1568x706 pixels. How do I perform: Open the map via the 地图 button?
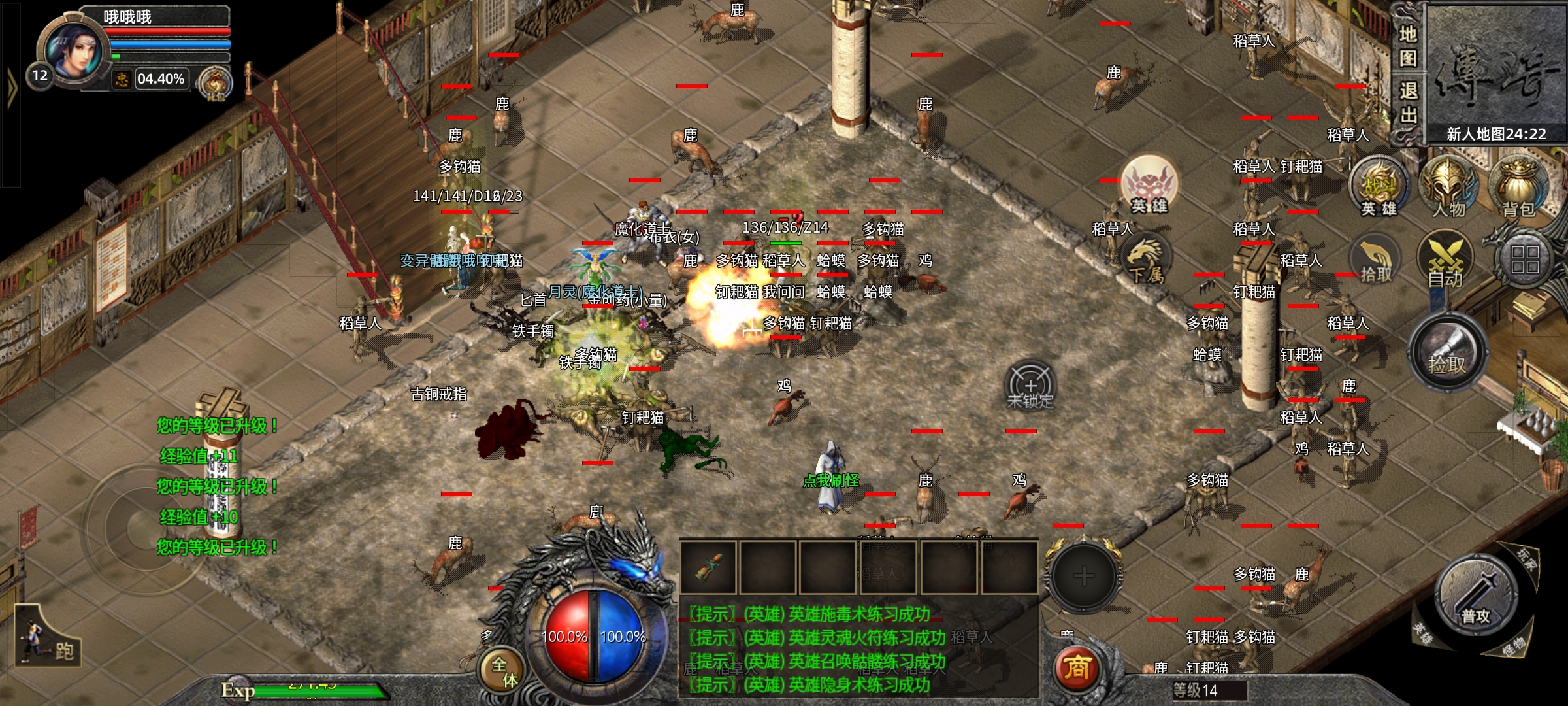[x=1407, y=46]
